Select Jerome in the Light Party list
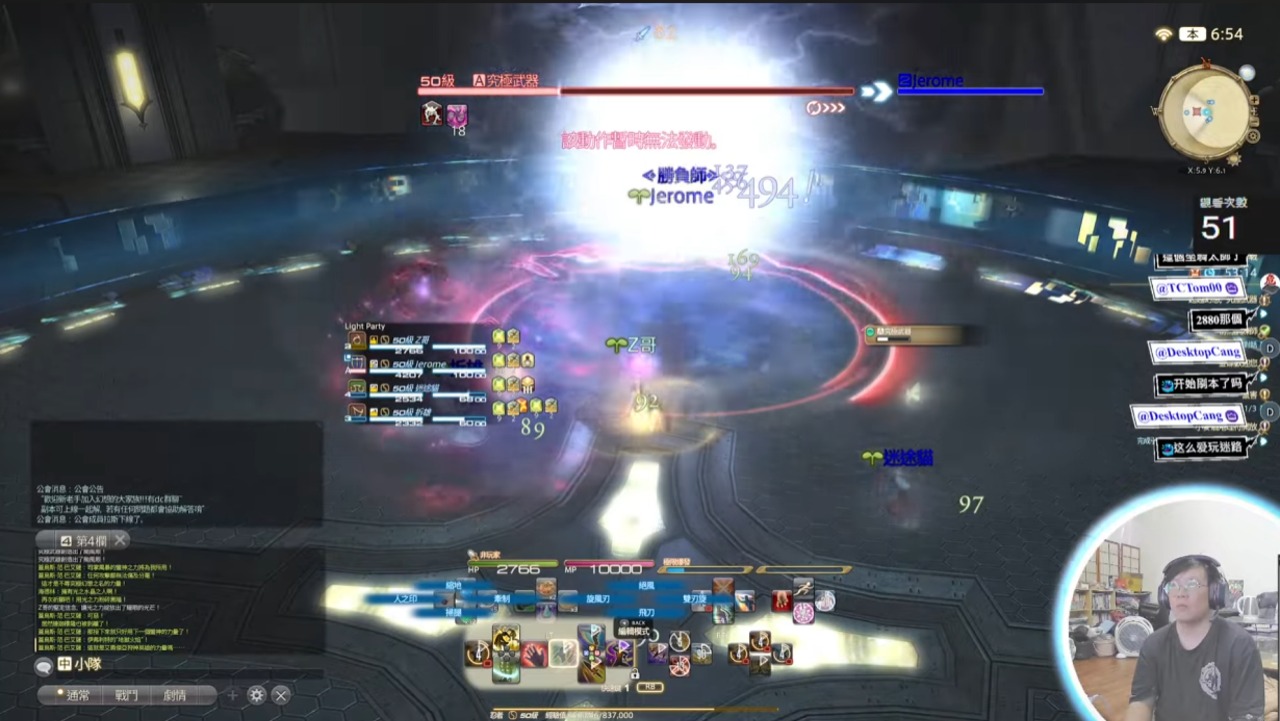Screen dimensions: 1280x721 pyautogui.click(x=420, y=365)
